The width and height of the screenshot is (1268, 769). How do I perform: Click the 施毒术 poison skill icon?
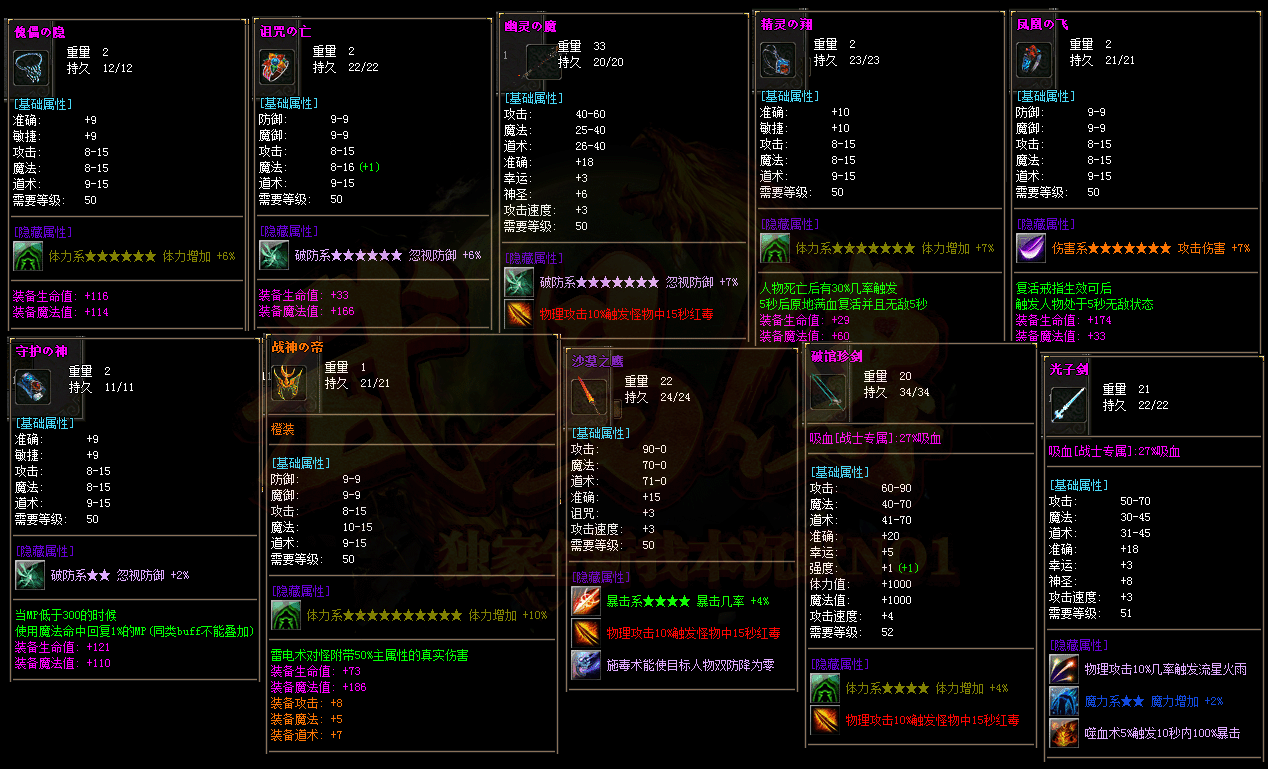(x=586, y=665)
